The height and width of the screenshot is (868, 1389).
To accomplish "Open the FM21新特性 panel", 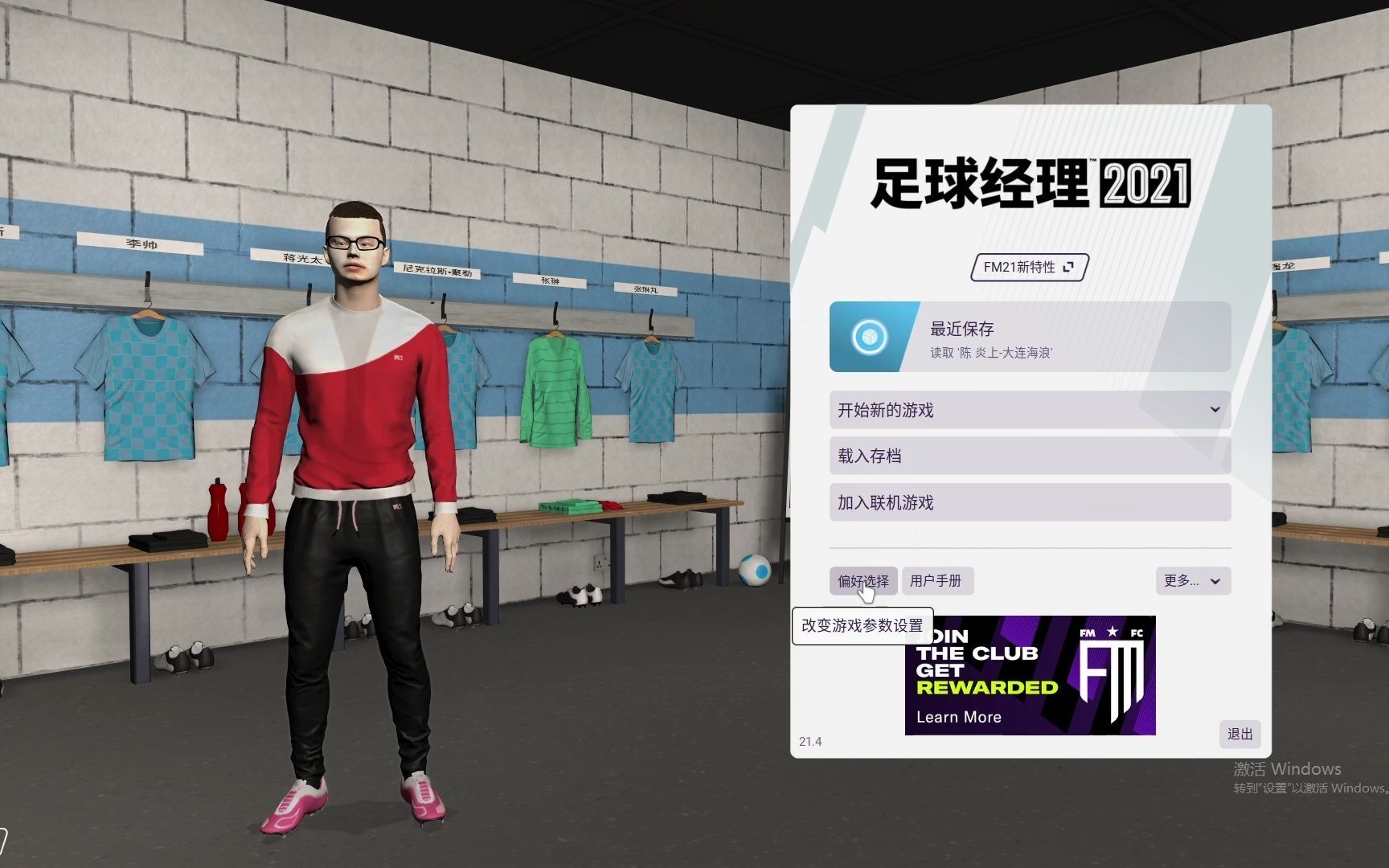I will [x=1027, y=267].
